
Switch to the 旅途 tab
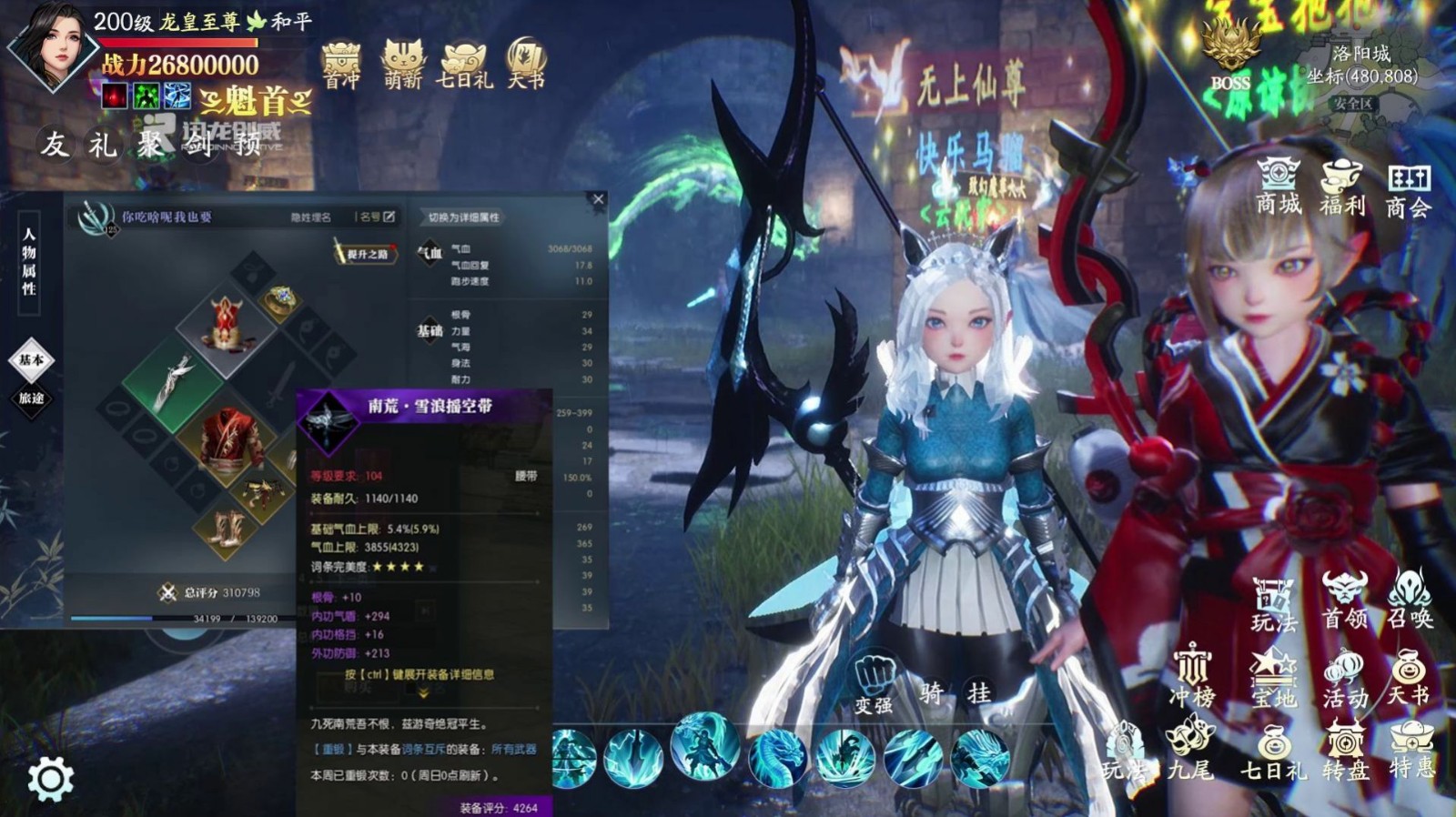32,398
